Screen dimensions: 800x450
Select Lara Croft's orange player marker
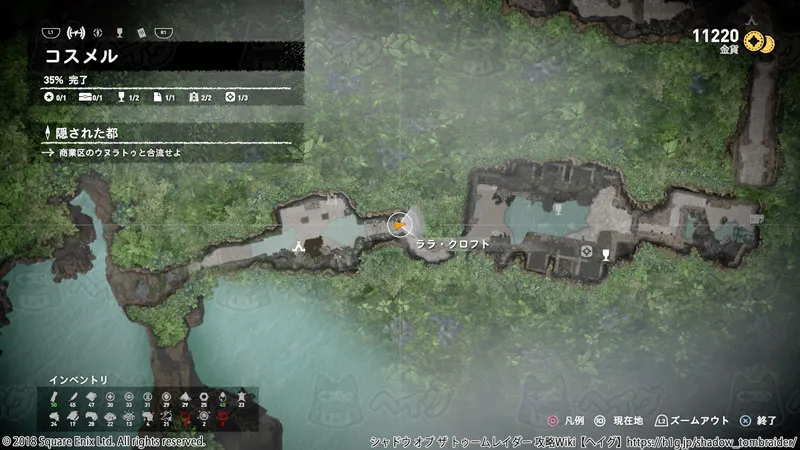tap(399, 225)
